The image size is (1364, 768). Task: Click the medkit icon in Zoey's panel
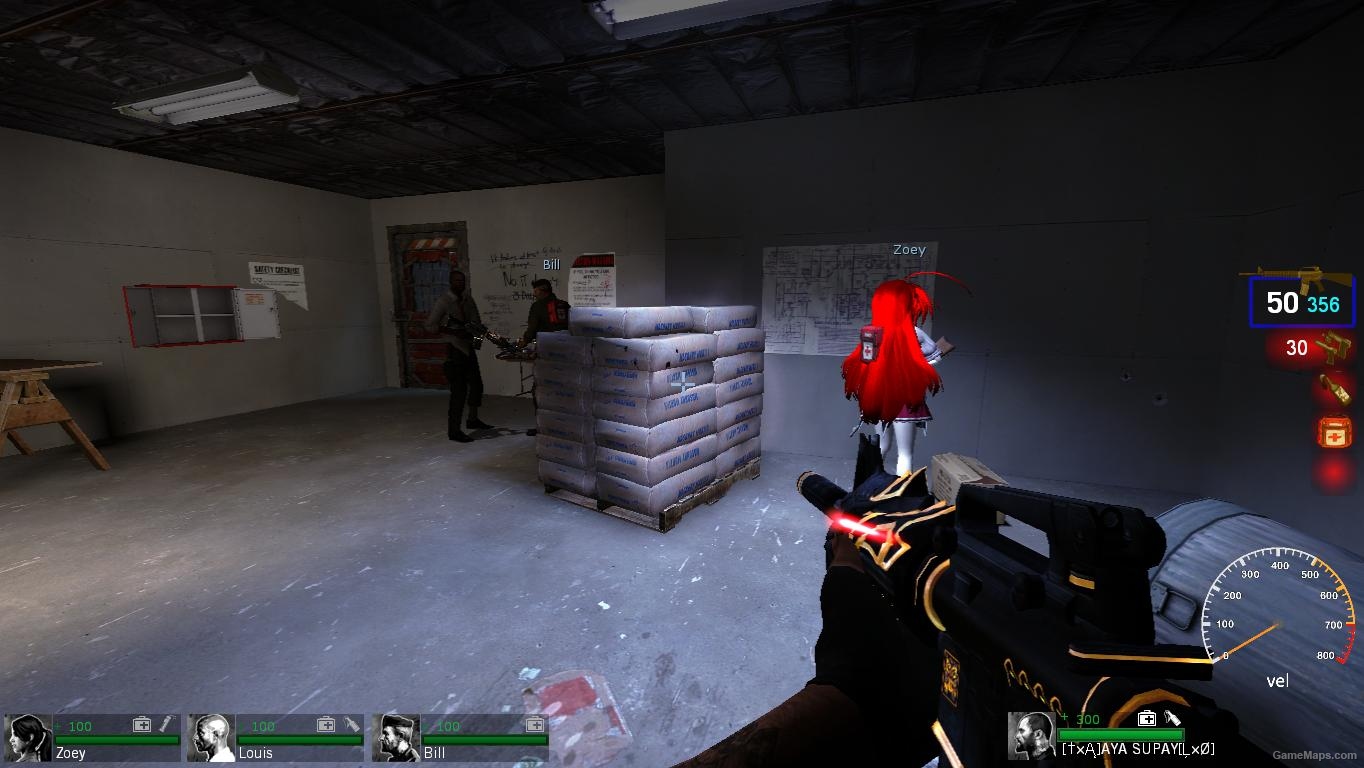click(x=142, y=724)
